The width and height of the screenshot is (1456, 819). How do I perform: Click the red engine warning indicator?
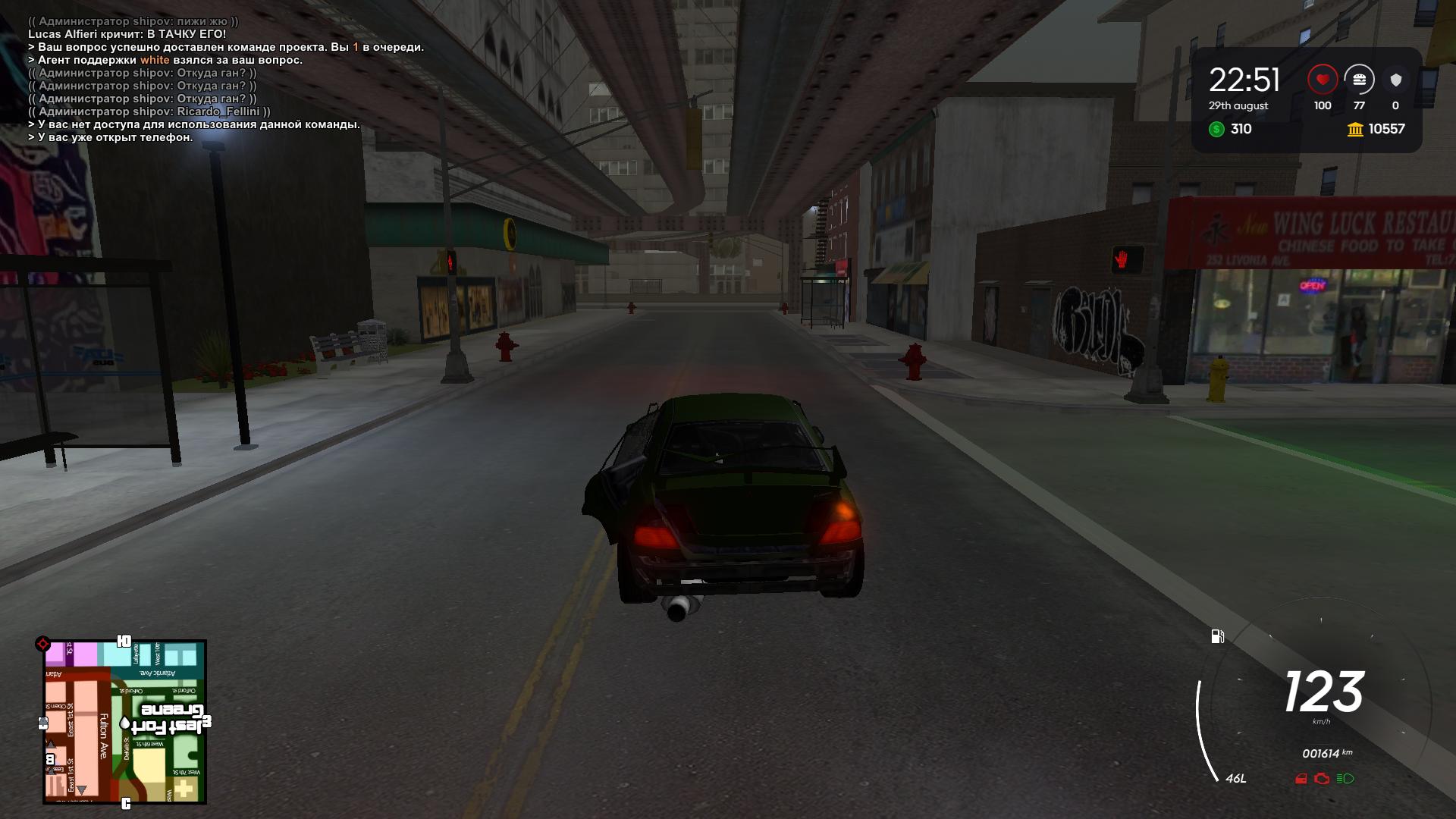[x=1322, y=779]
